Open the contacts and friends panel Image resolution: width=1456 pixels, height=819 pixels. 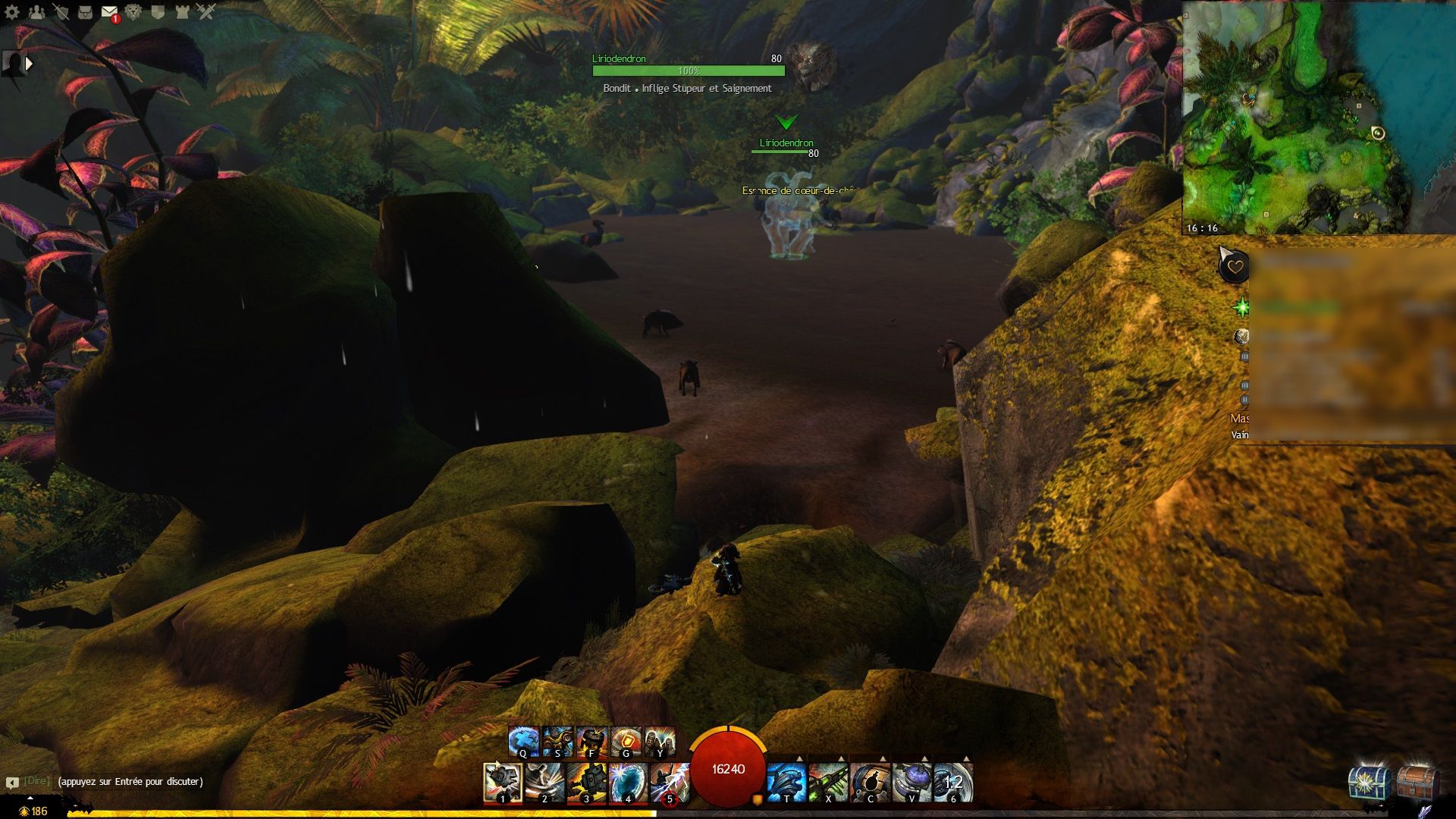pyautogui.click(x=36, y=11)
